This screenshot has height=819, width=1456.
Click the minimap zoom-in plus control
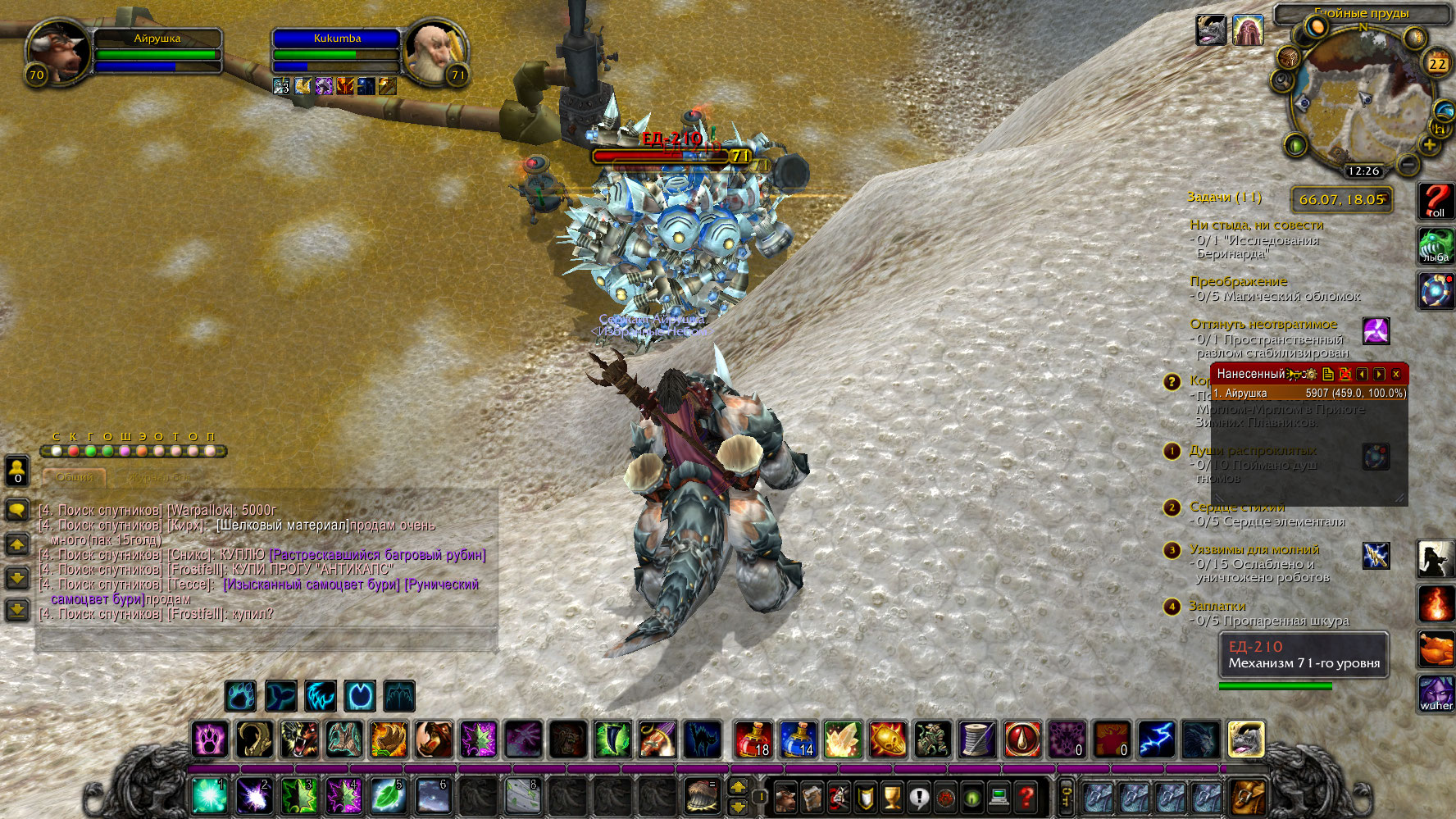pos(1430,145)
